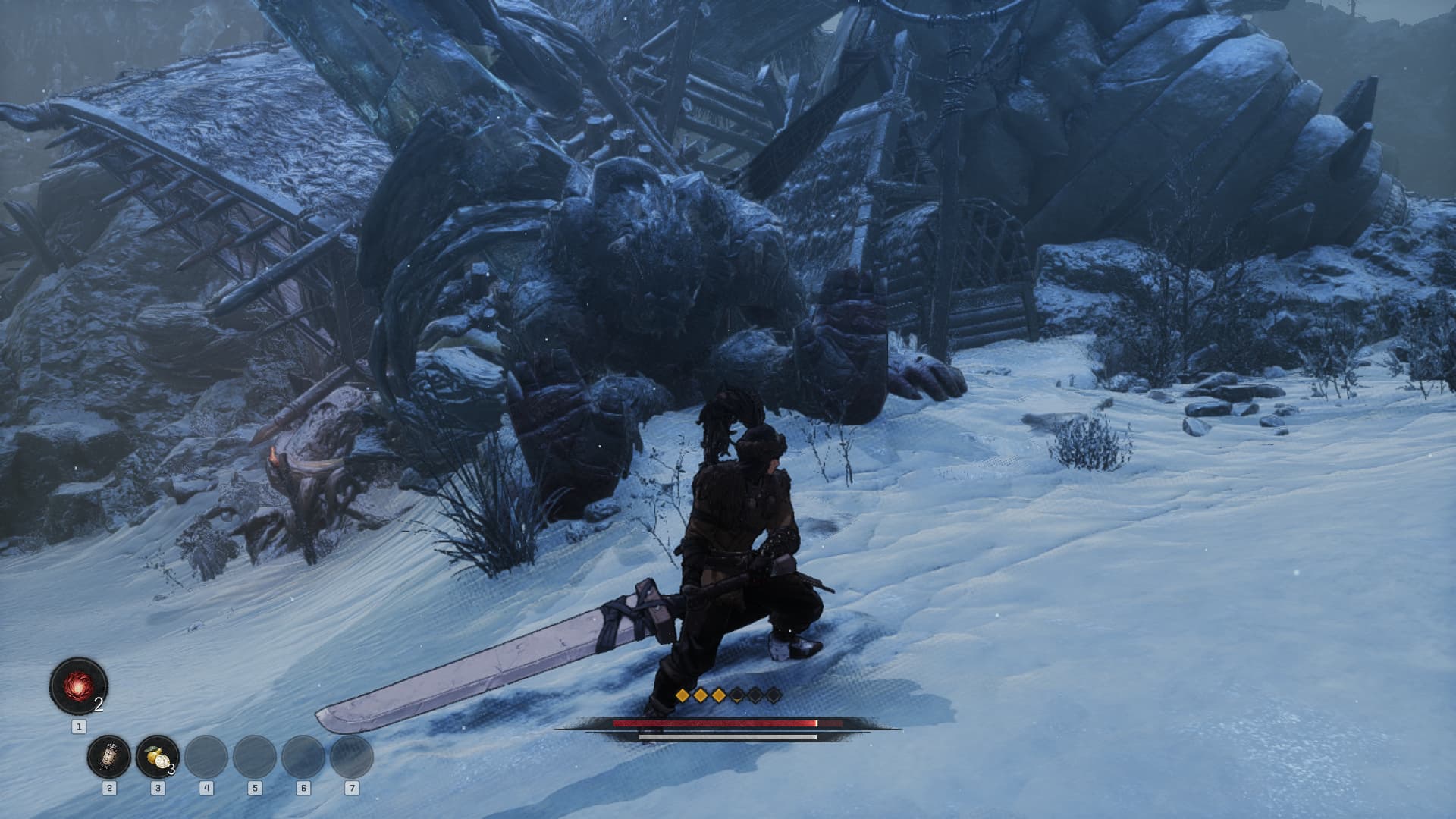Screen dimensions: 1456x819
Task: Select the lantern item slot
Action: pos(109,757)
